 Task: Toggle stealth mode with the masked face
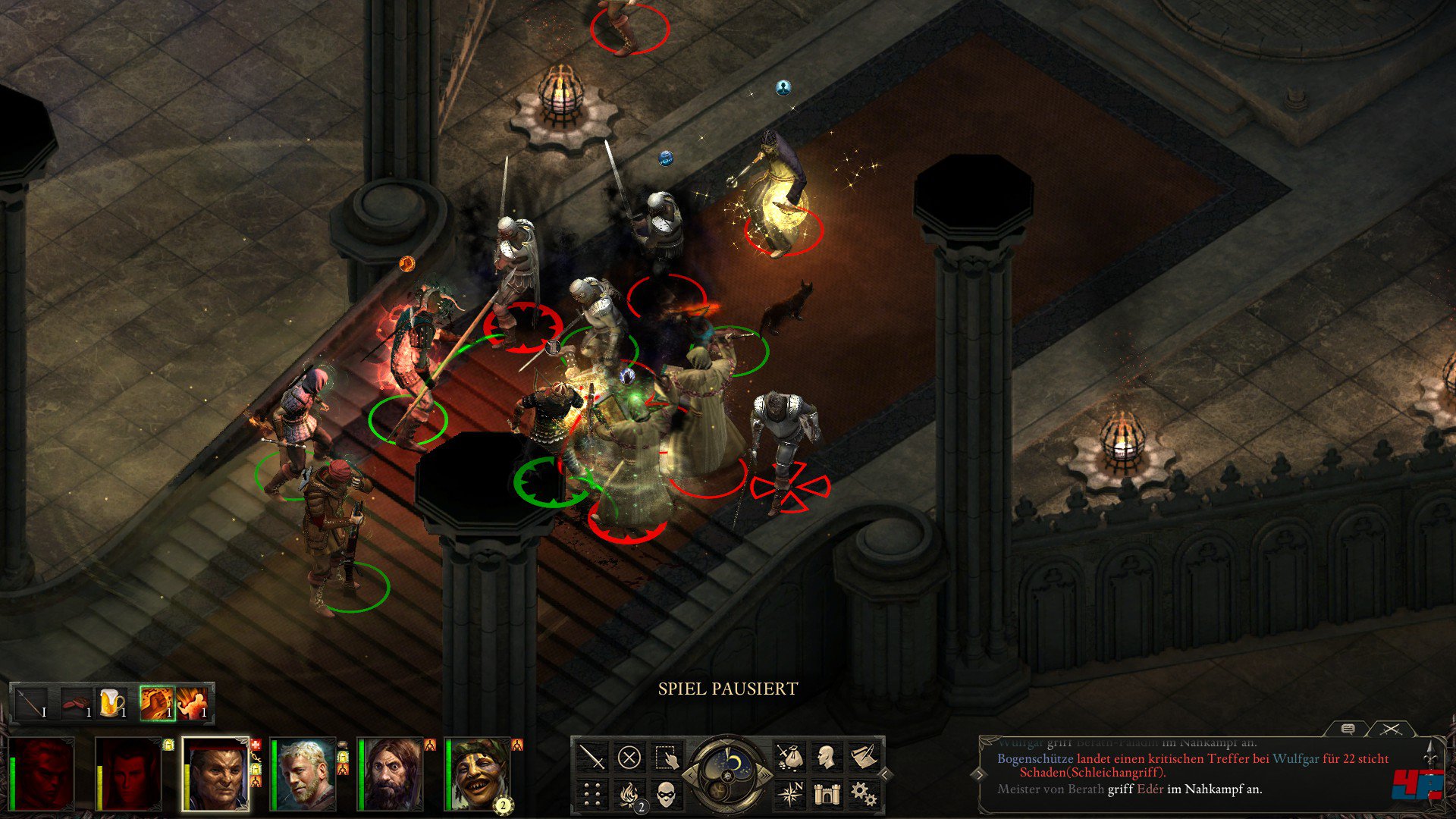pyautogui.click(x=667, y=794)
